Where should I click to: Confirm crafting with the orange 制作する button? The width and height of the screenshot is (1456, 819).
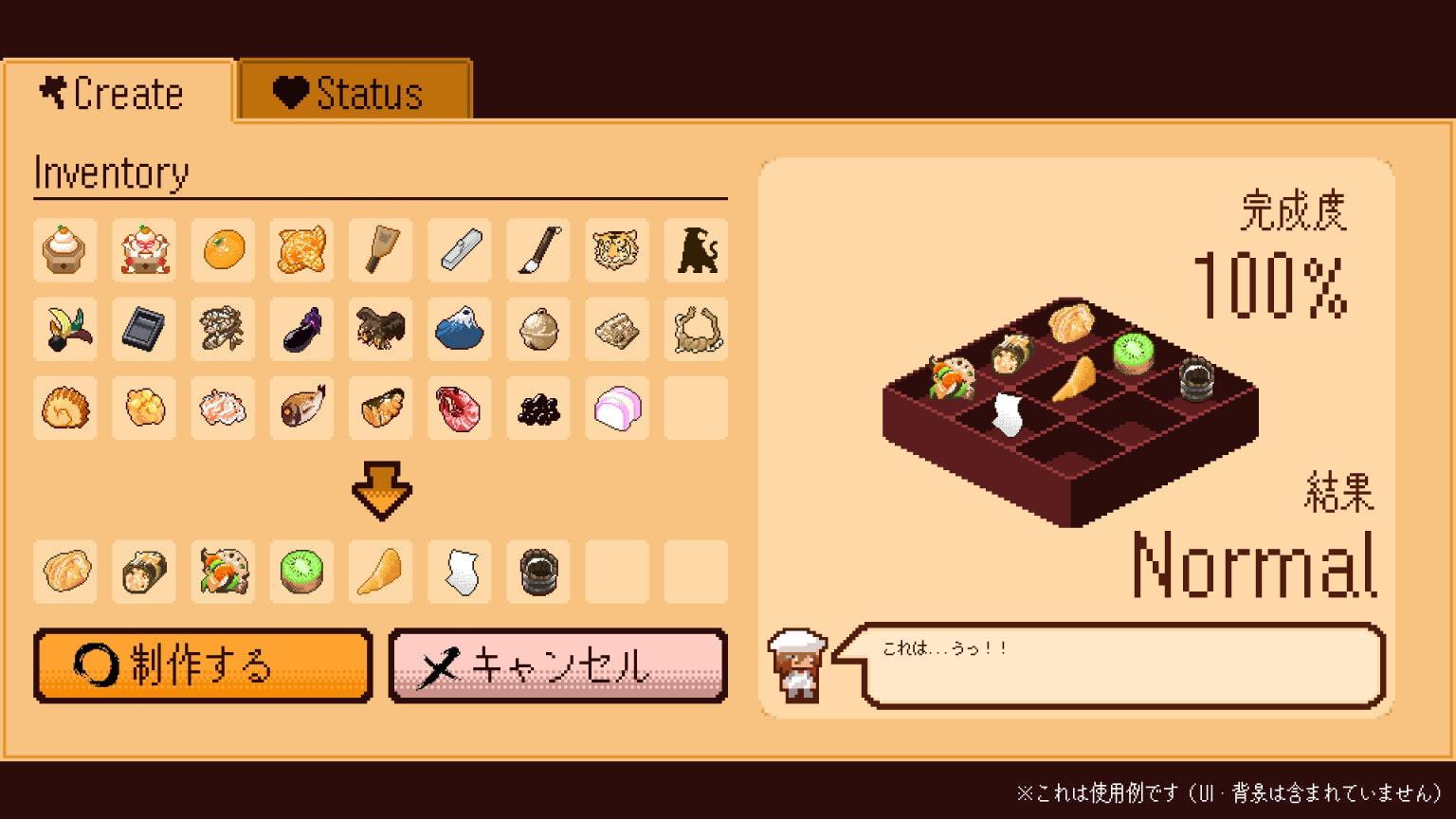pyautogui.click(x=203, y=665)
